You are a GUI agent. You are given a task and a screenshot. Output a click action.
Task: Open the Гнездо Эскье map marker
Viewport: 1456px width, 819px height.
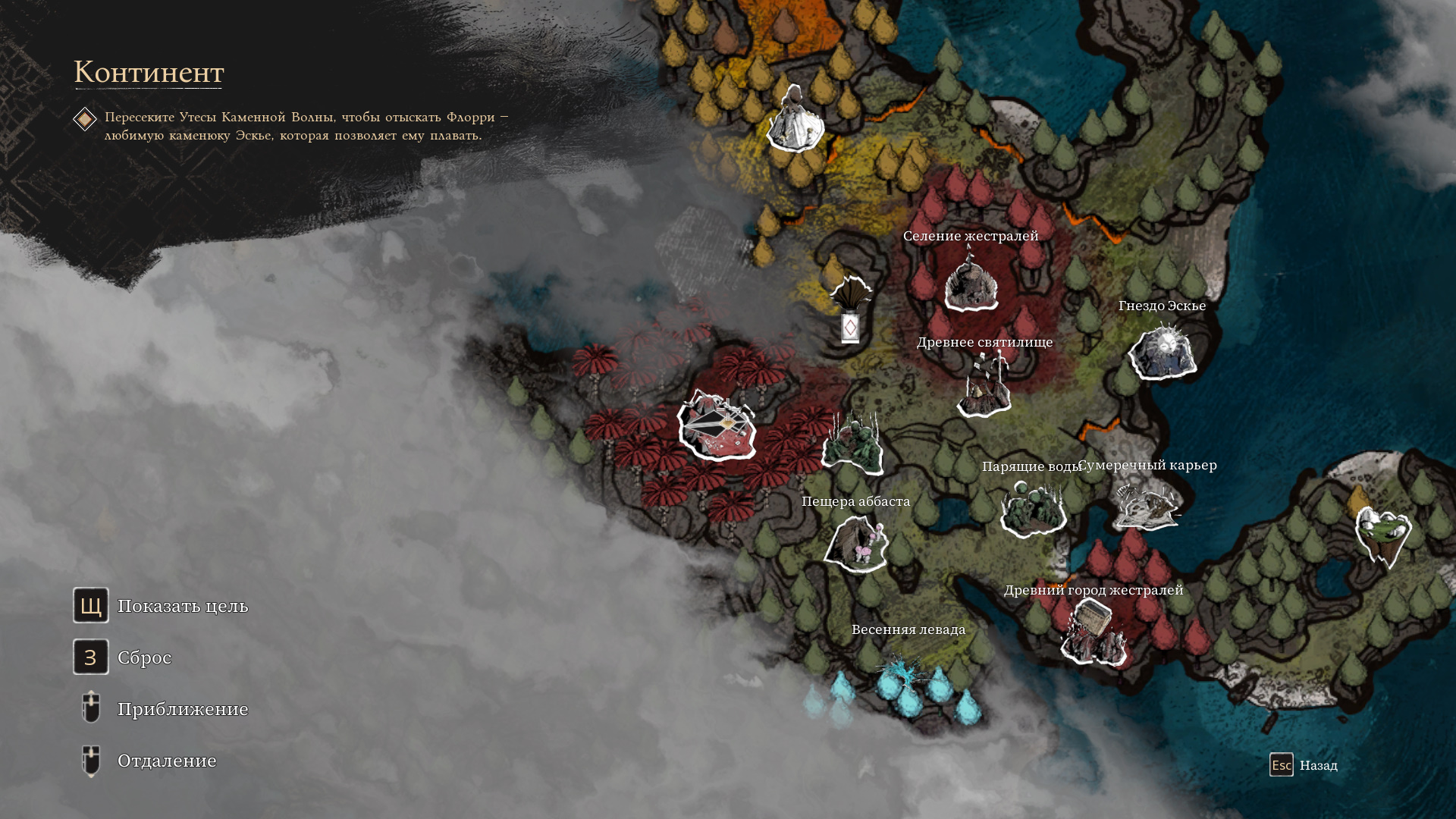(1163, 353)
